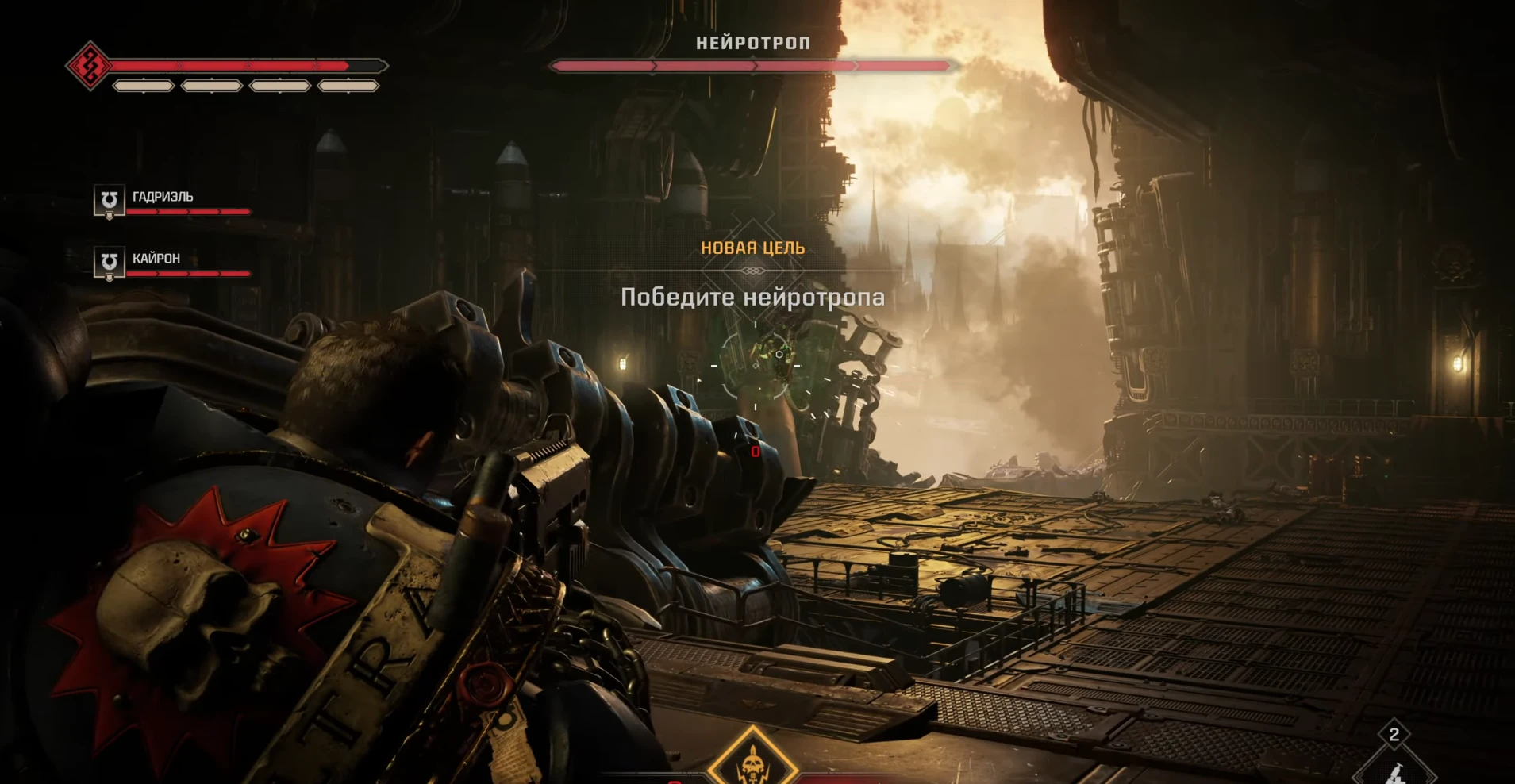Click the КАЙРОН name label

pyautogui.click(x=156, y=257)
